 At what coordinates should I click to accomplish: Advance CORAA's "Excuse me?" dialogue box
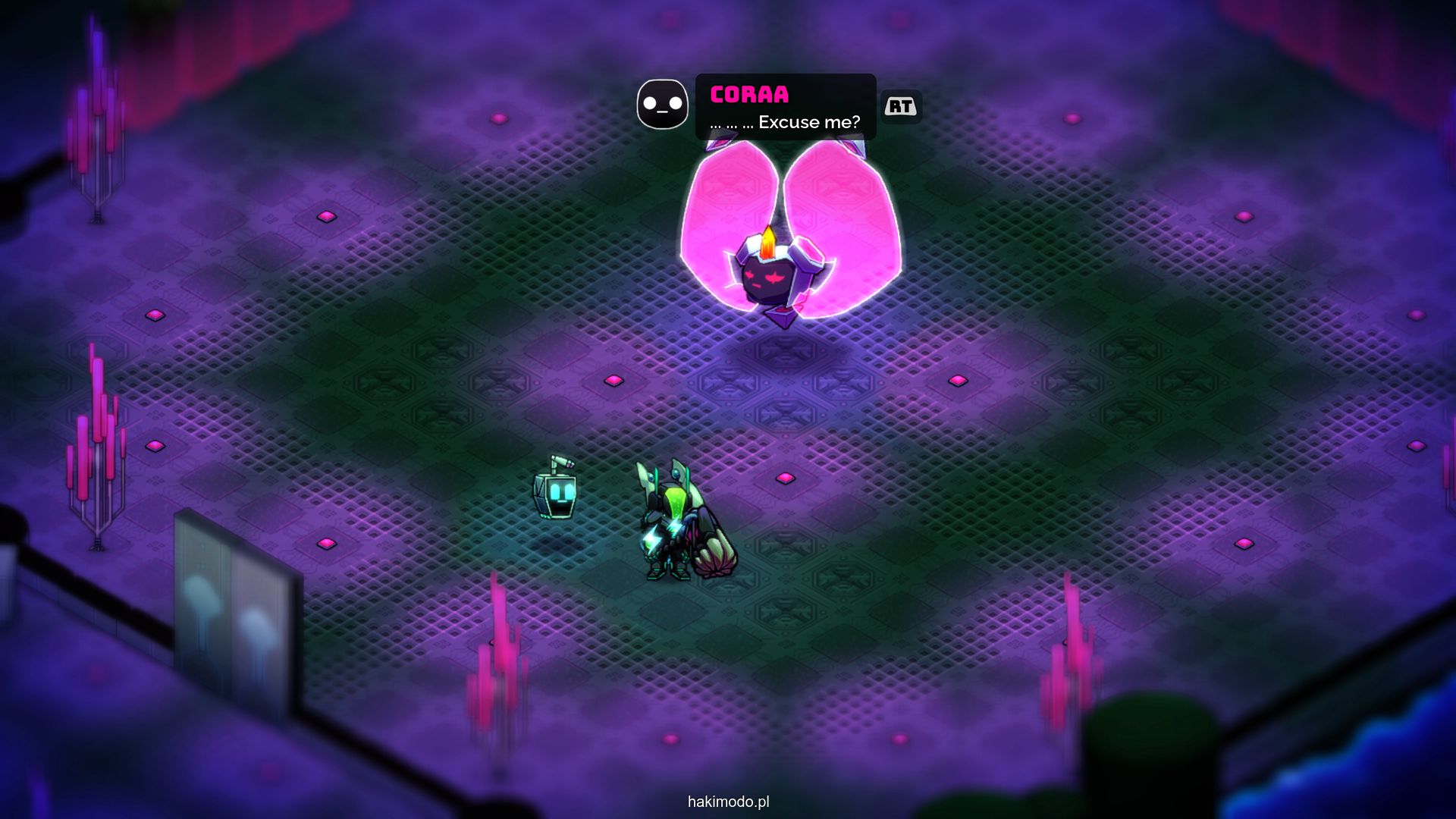click(900, 107)
